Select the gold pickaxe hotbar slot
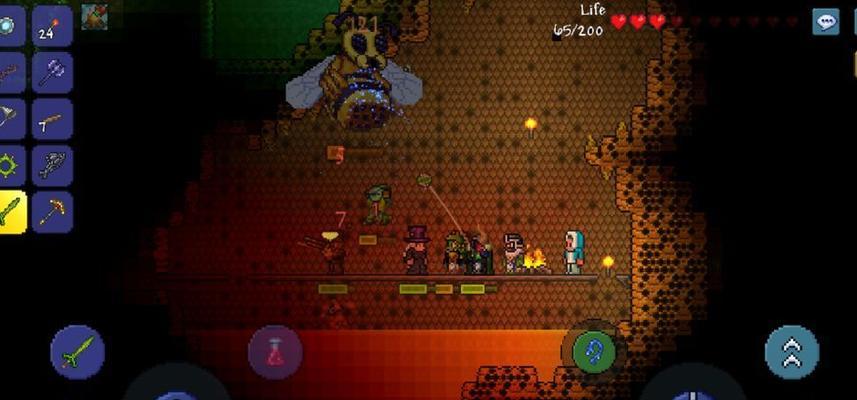 pos(52,211)
